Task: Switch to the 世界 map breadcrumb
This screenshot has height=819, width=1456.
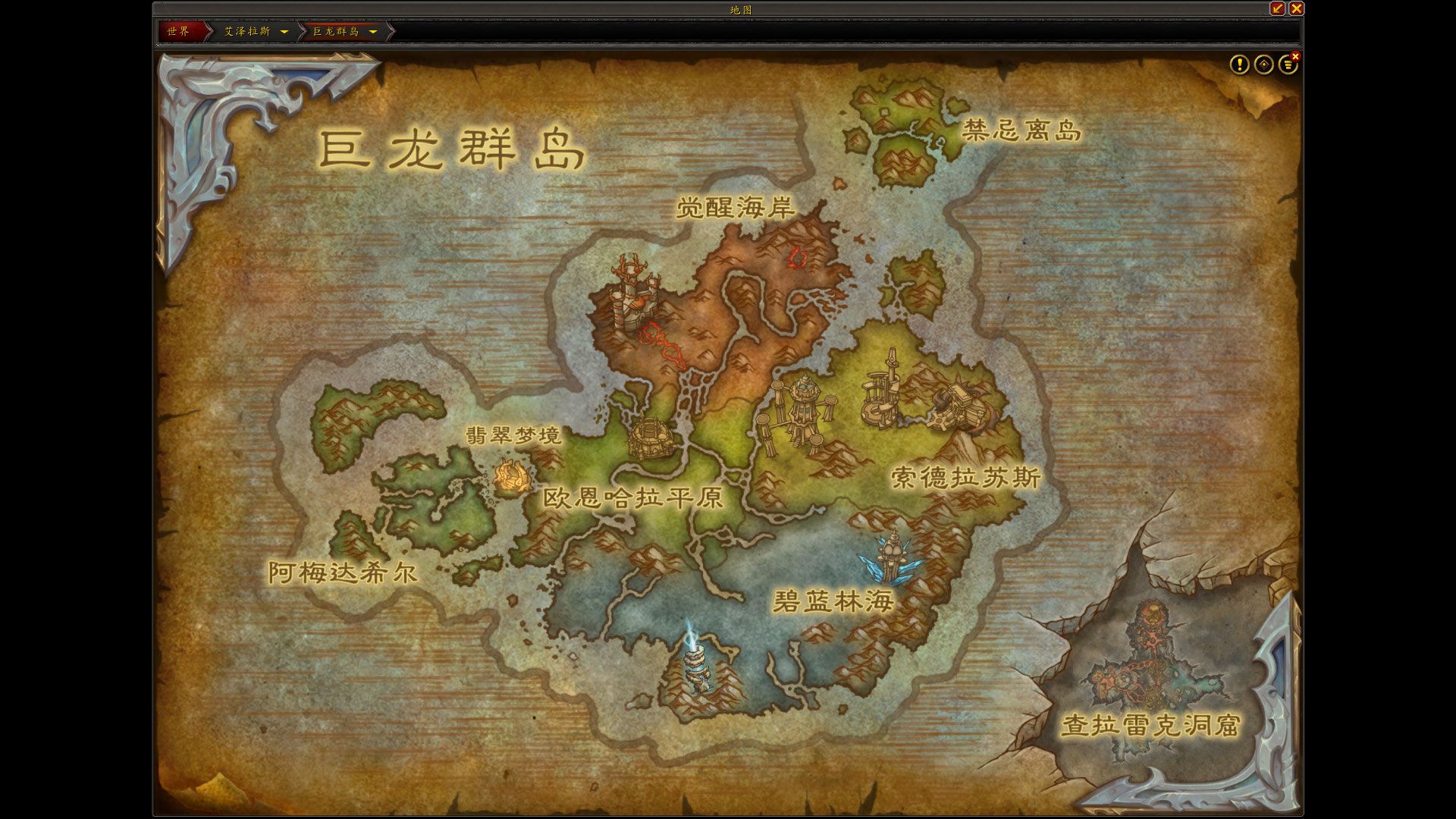Action: [x=180, y=33]
